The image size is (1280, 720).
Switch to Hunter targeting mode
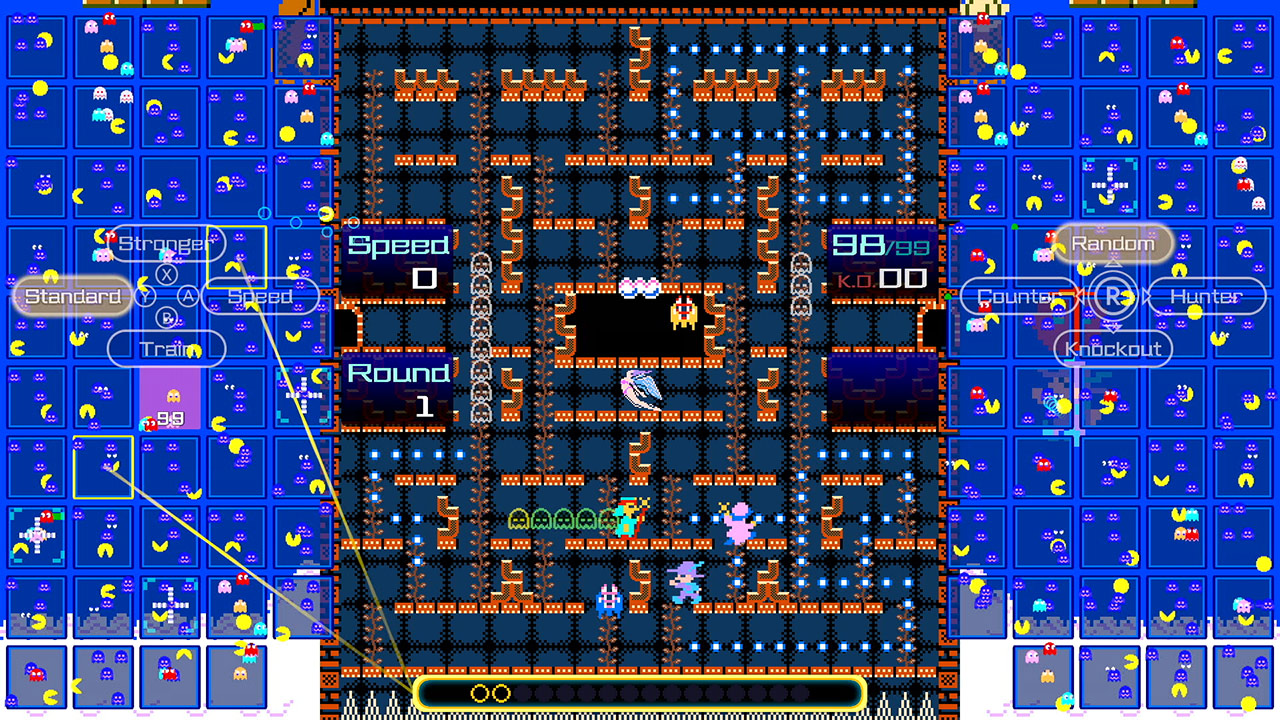click(x=1207, y=297)
